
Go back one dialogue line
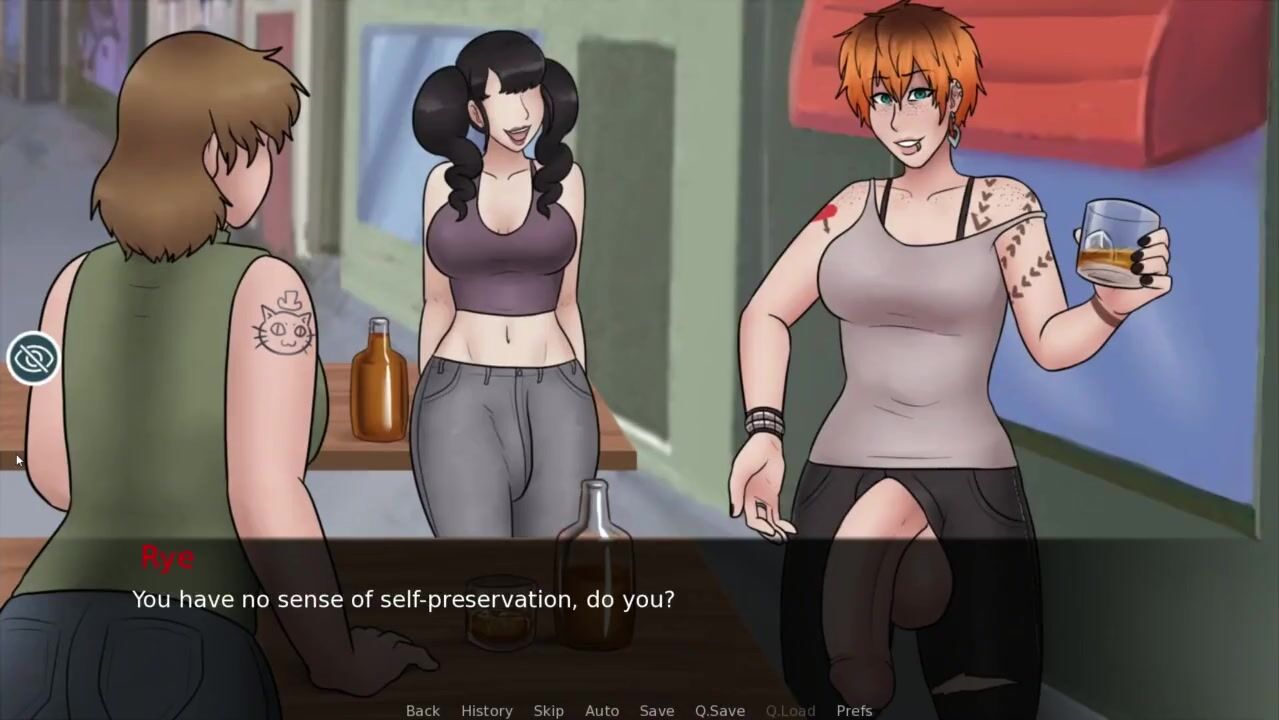[x=422, y=710]
